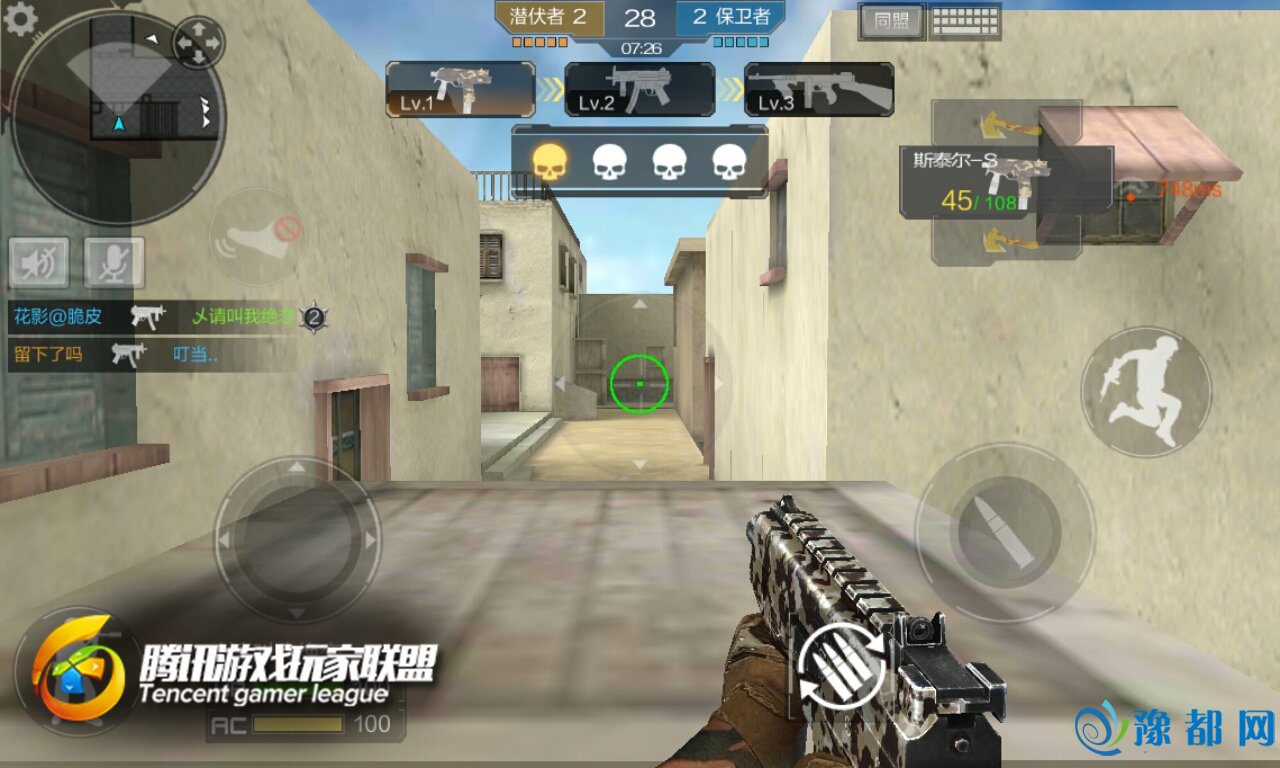
Task: Toggle the microphone button
Action: click(114, 263)
